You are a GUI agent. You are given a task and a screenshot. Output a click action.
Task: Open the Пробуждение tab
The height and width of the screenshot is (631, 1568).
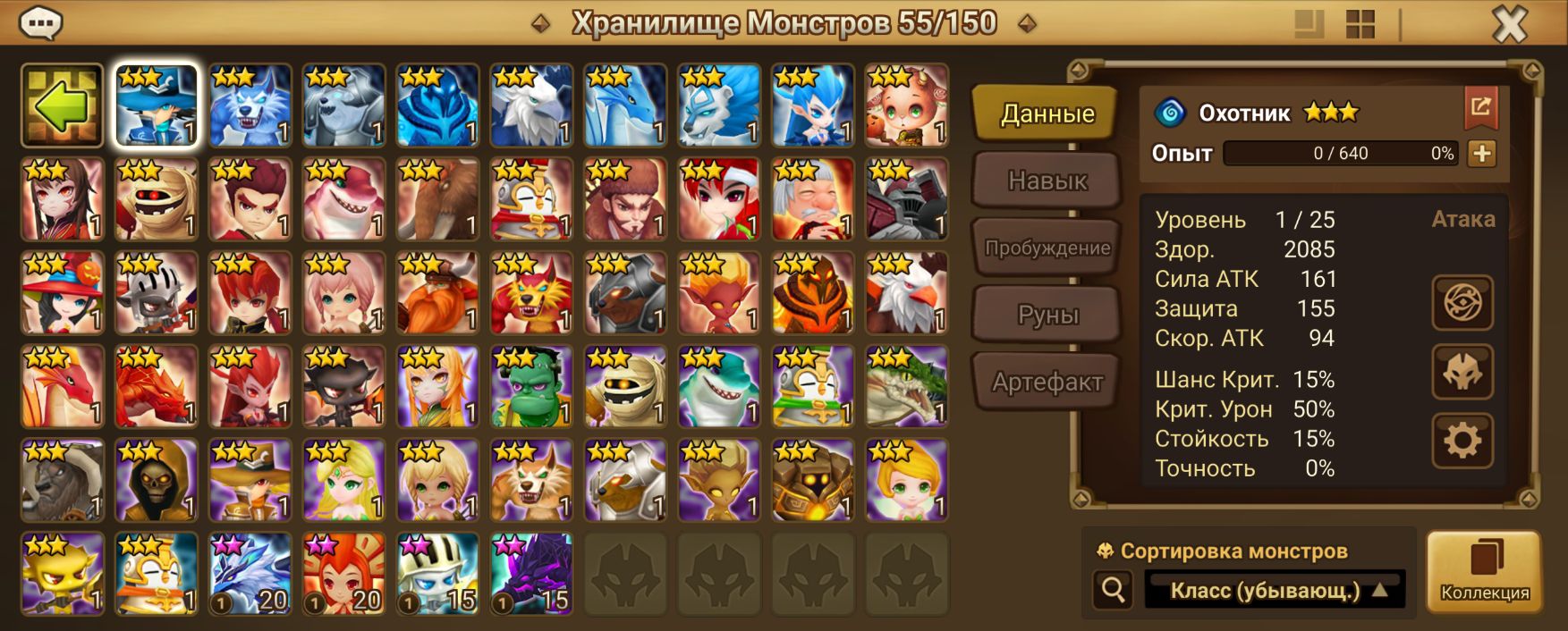pos(1047,248)
